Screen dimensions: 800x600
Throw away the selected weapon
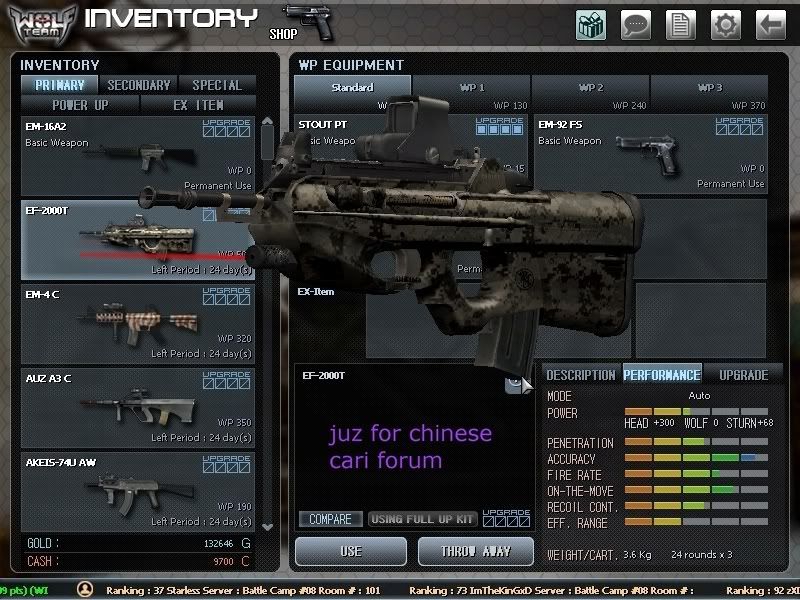(x=477, y=551)
